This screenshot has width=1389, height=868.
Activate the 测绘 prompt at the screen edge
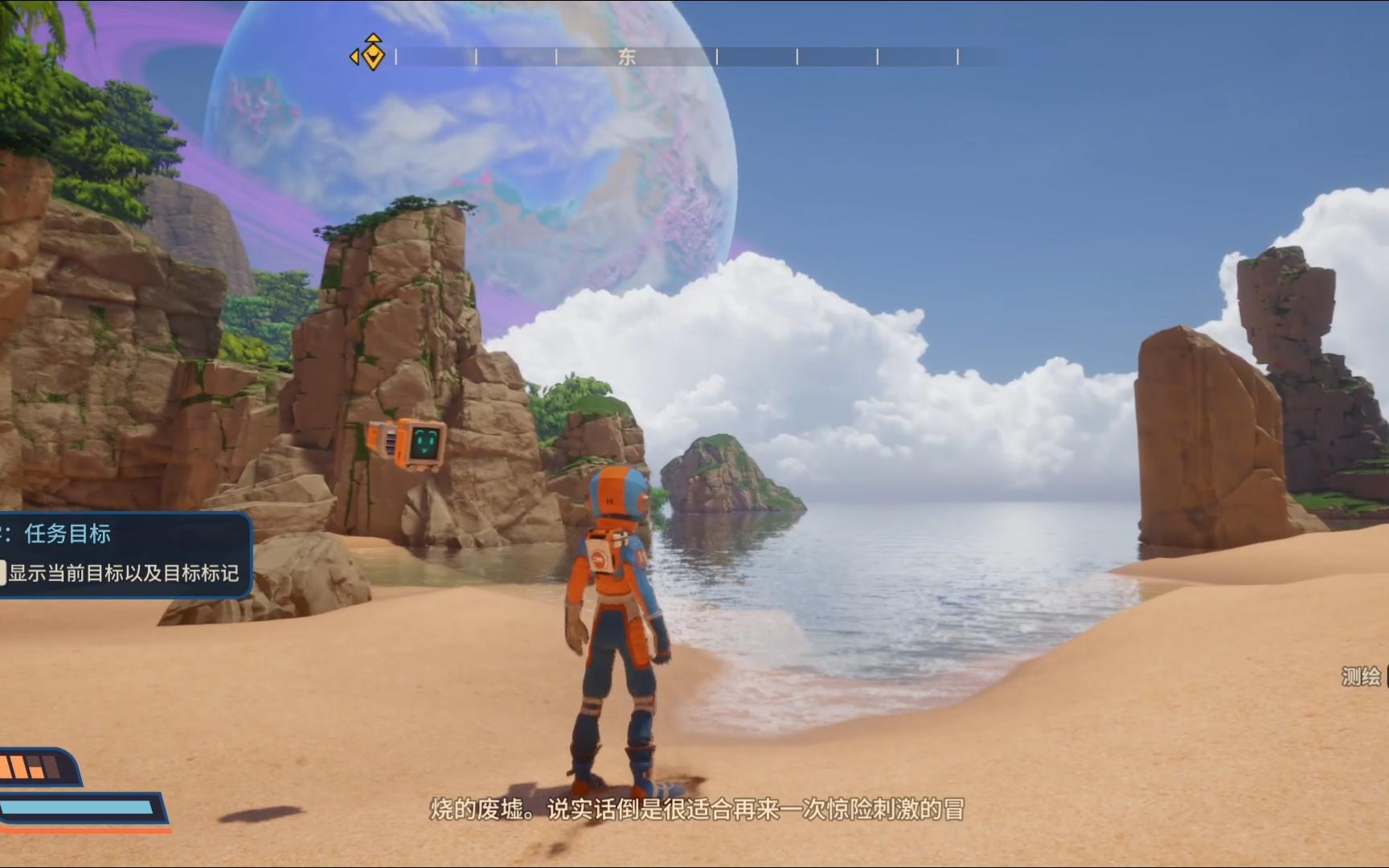(1362, 677)
